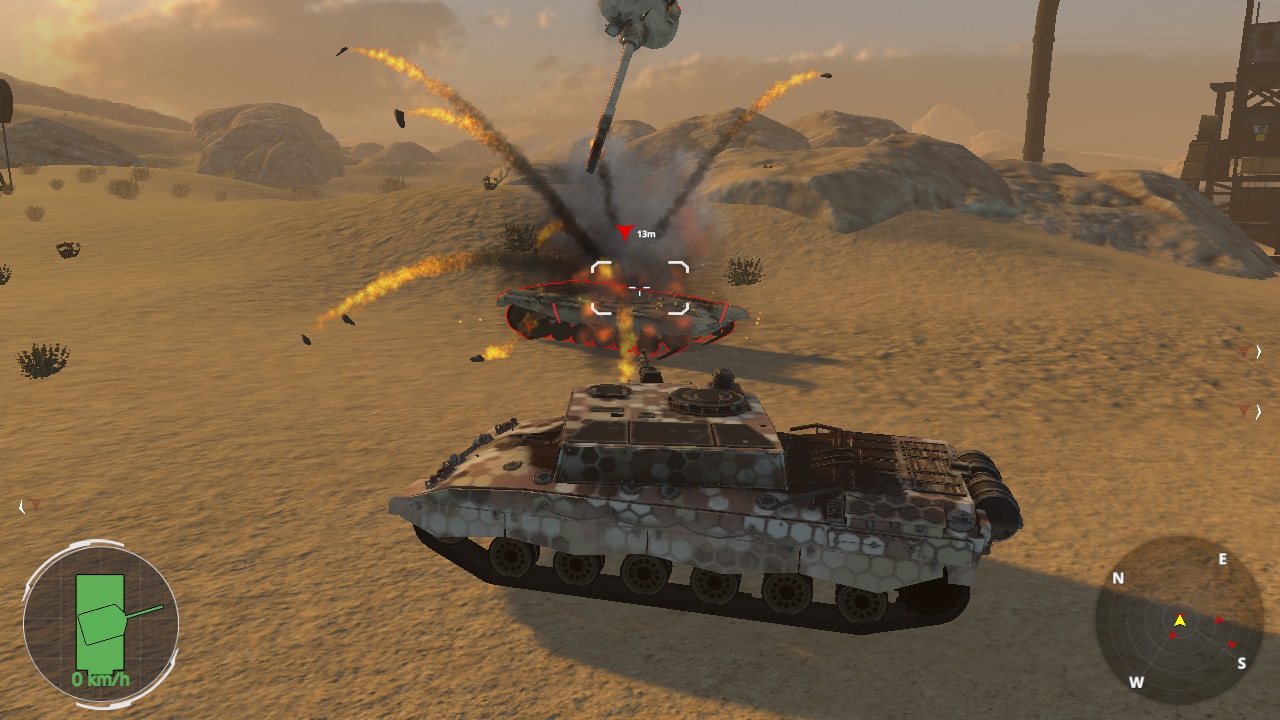Click the E label on the compass
The image size is (1280, 720).
coord(1222,558)
